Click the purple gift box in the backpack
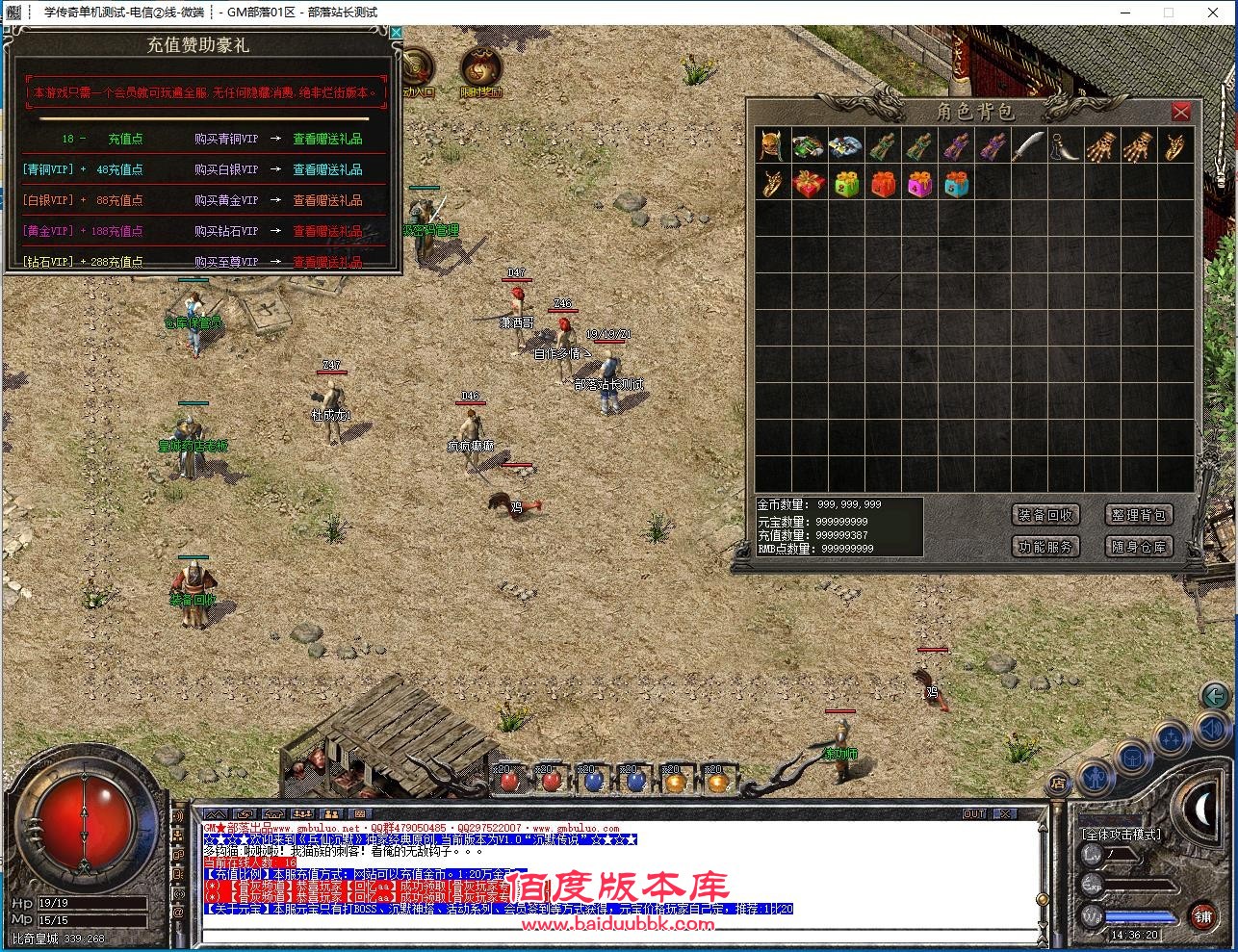The width and height of the screenshot is (1238, 952). click(x=919, y=183)
